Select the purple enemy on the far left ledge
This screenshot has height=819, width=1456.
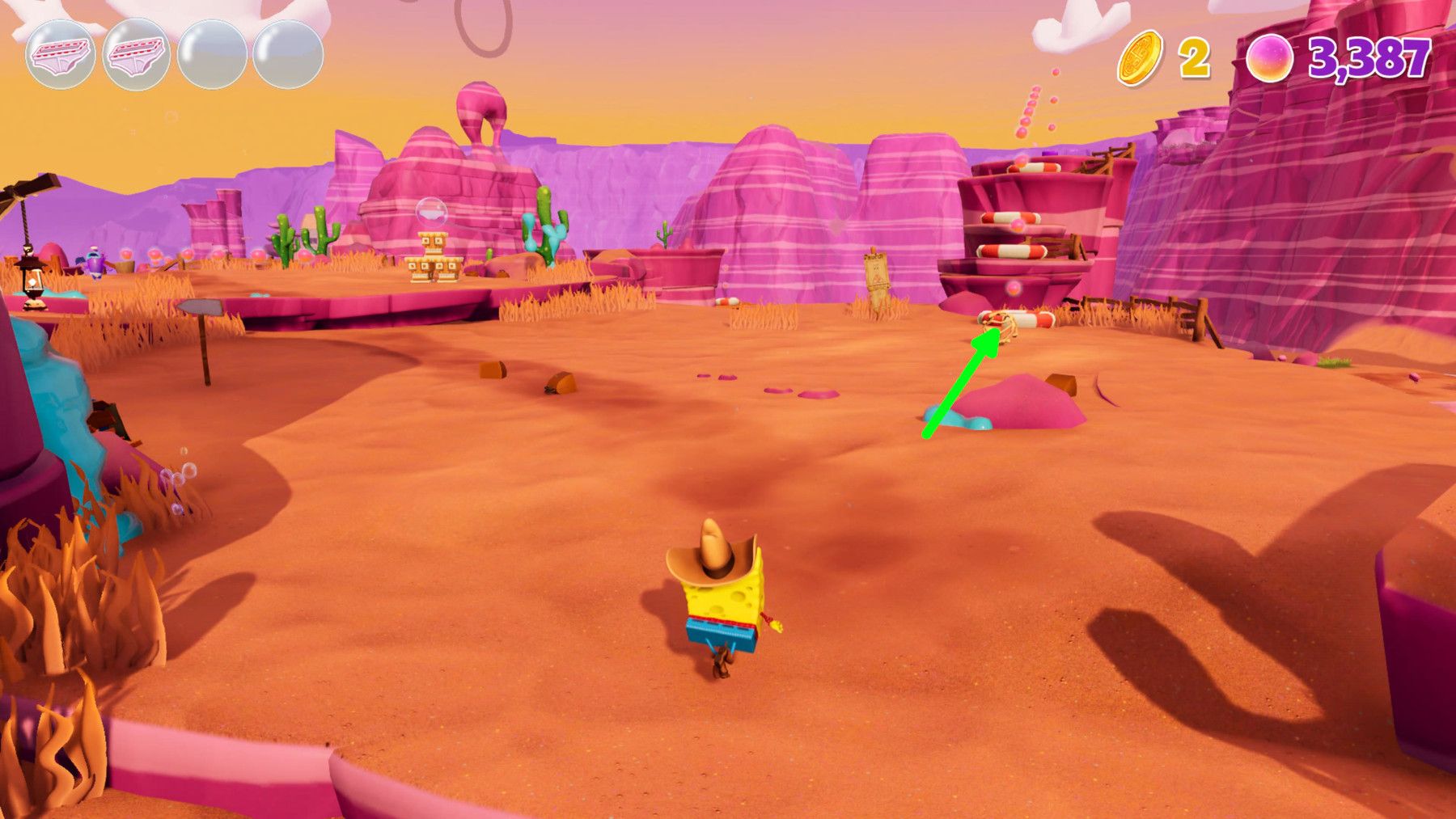pyautogui.click(x=95, y=260)
